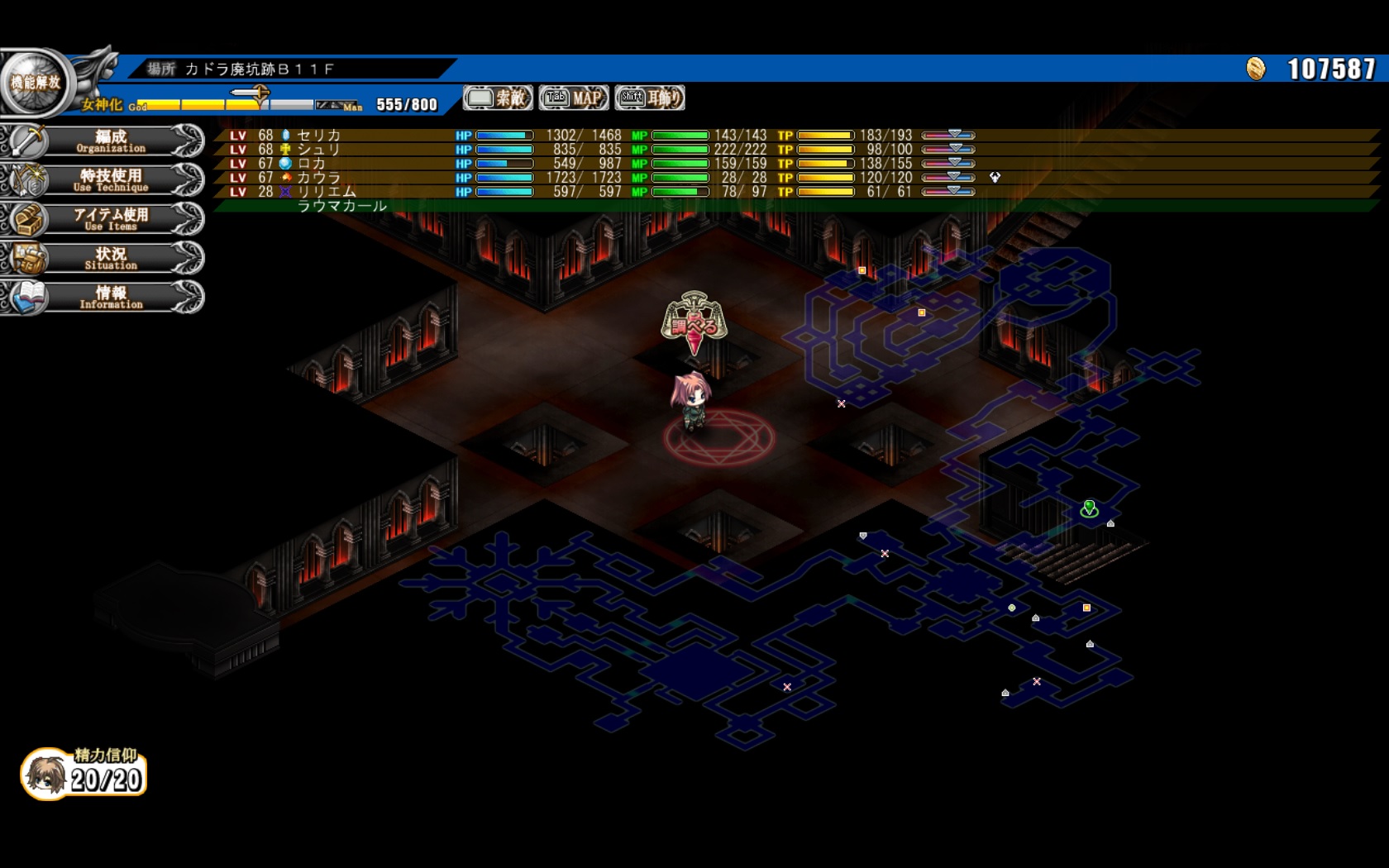
Task: Click the green player marker on the minimap
Action: point(1089,508)
